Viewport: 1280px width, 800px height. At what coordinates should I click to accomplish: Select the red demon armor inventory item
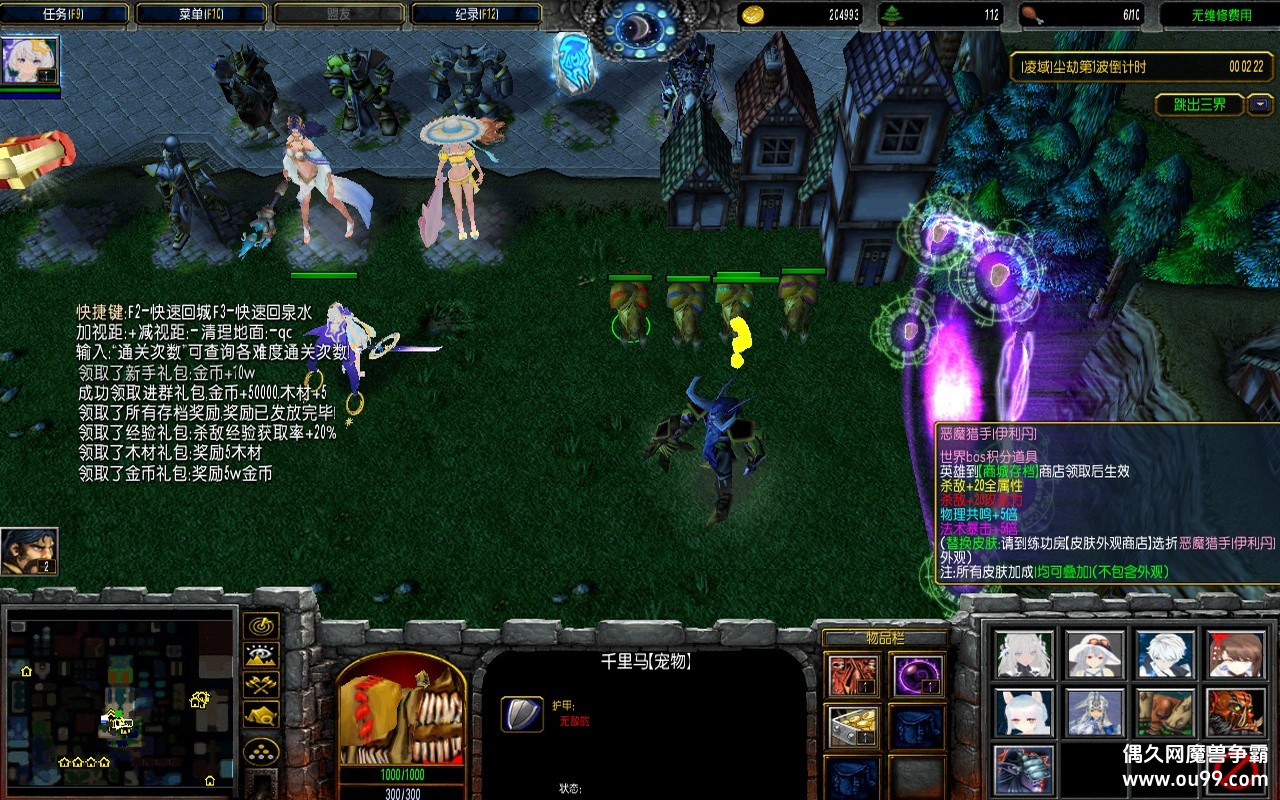tap(853, 676)
